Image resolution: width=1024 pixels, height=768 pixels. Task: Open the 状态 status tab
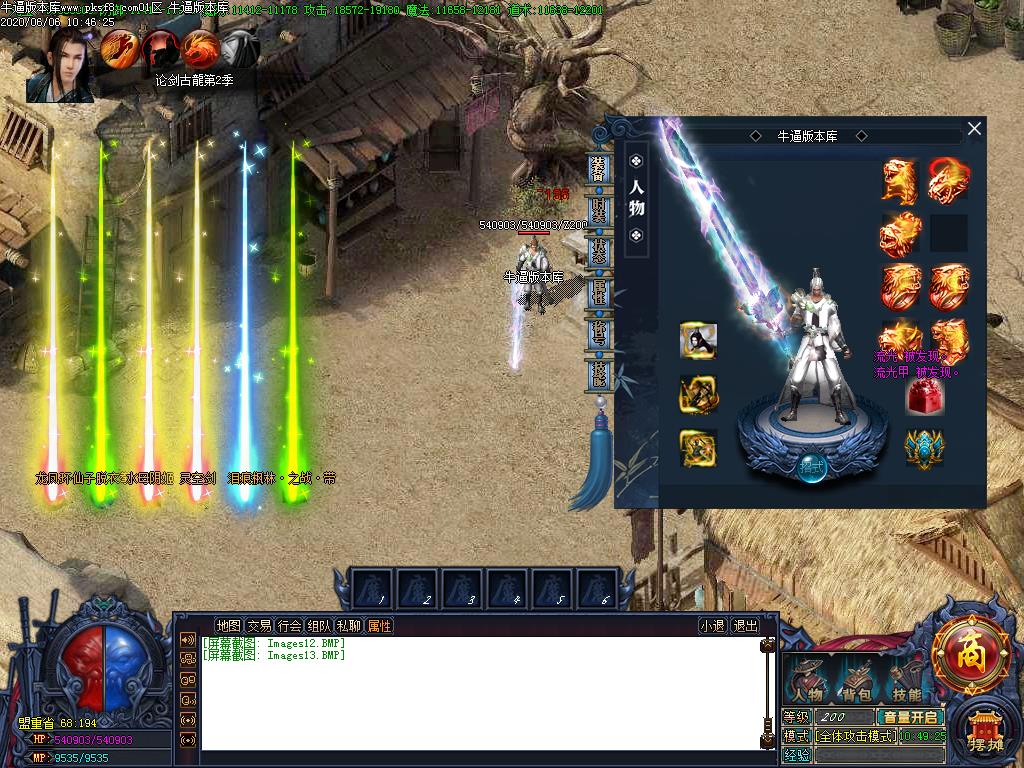coord(598,251)
